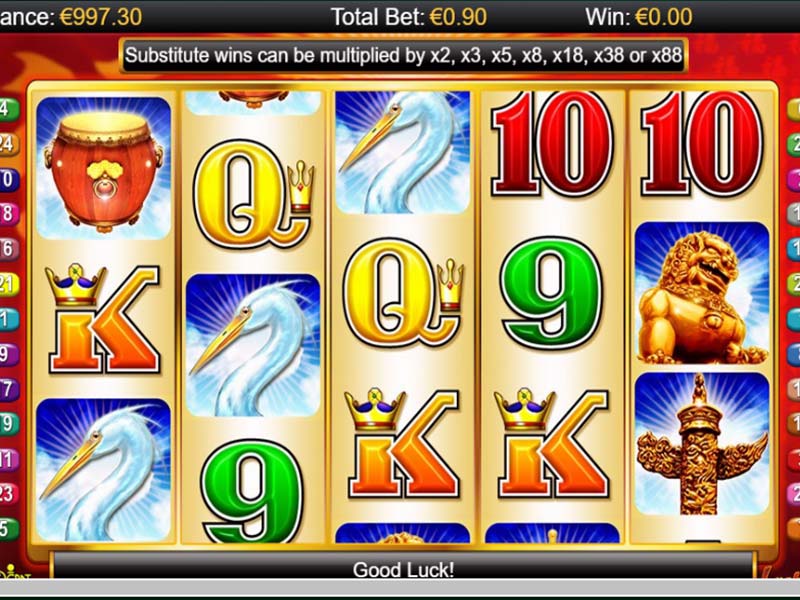Click the teal payline 1 marker
800x600 pixels.
coord(6,319)
